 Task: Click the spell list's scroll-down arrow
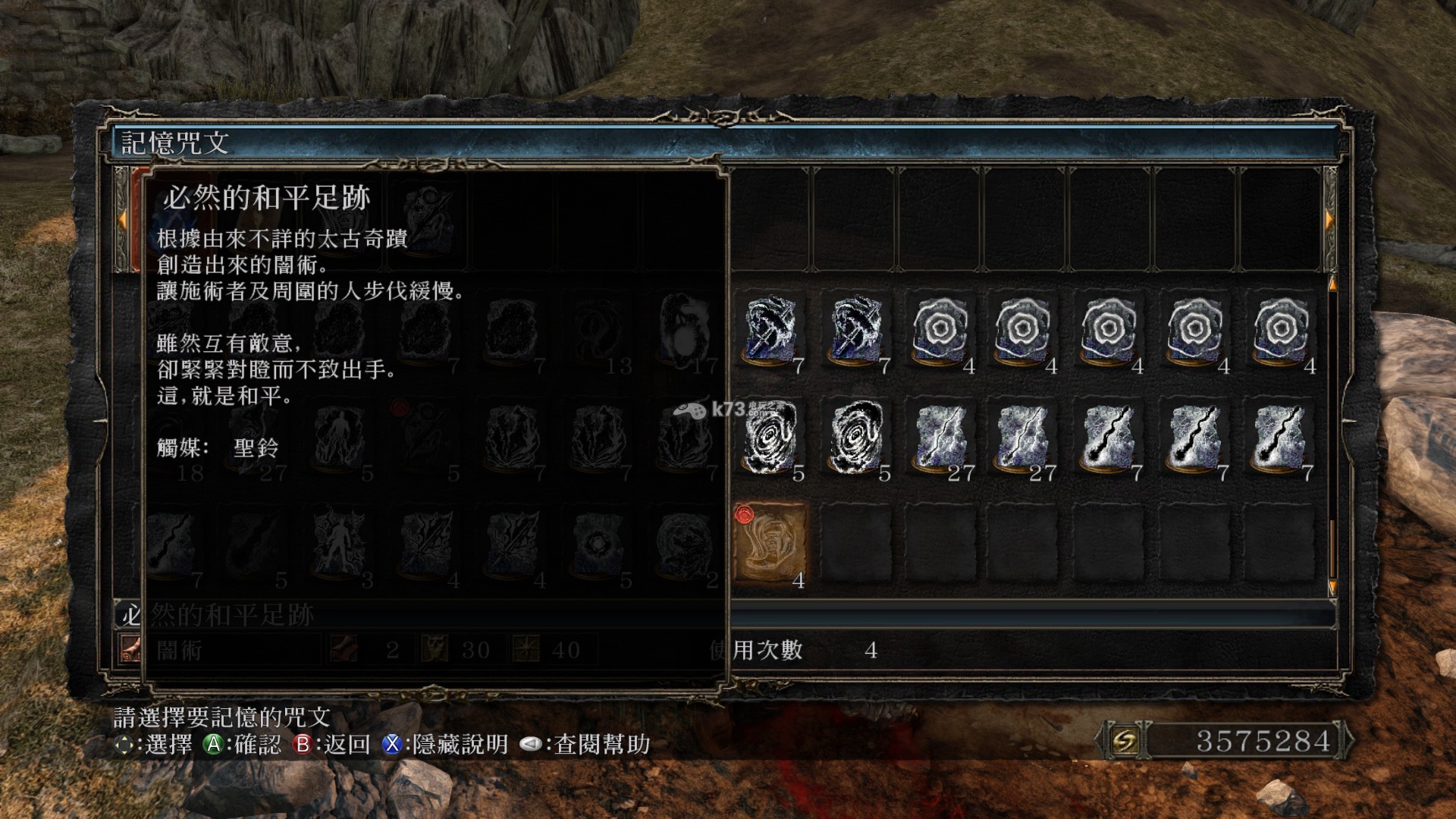(1333, 588)
